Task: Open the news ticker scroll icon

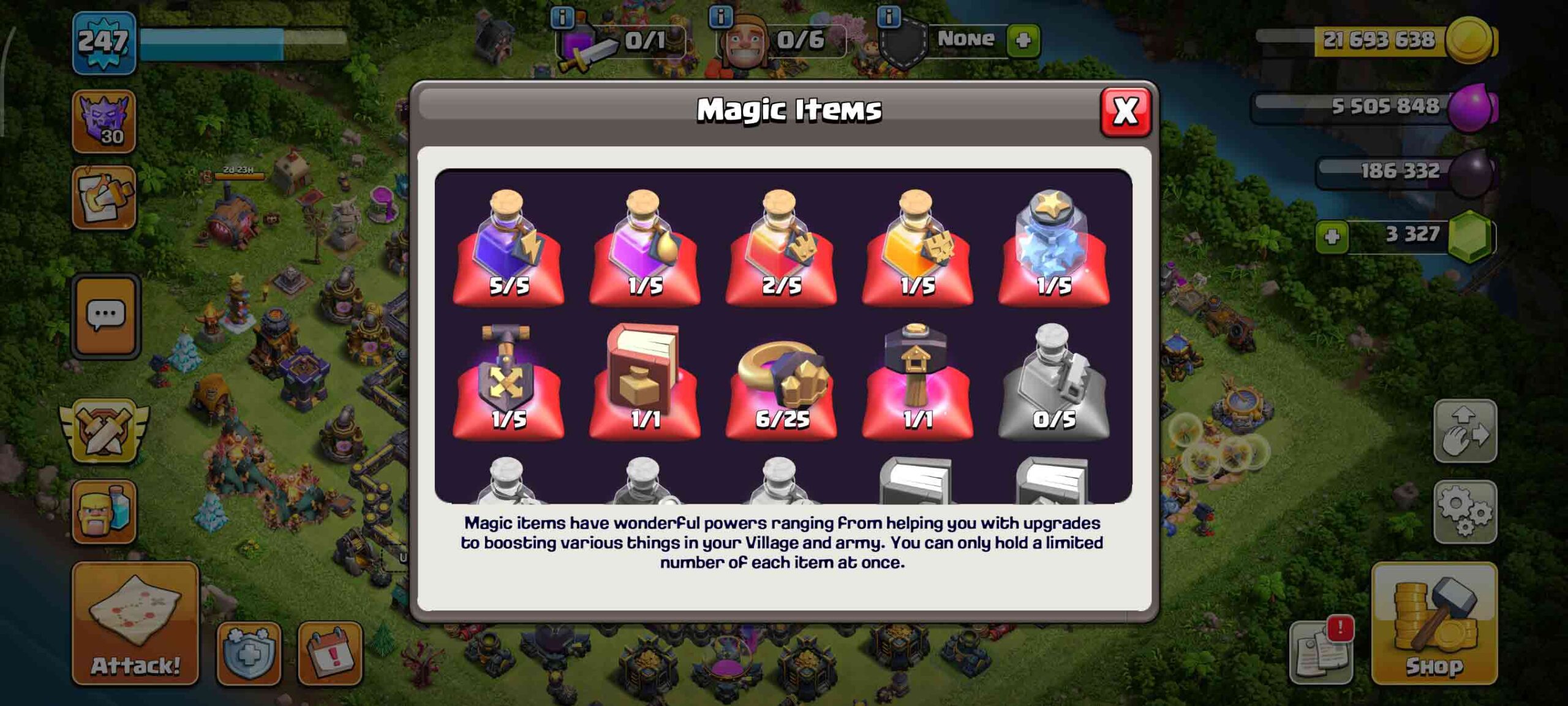Action: pyautogui.click(x=105, y=196)
